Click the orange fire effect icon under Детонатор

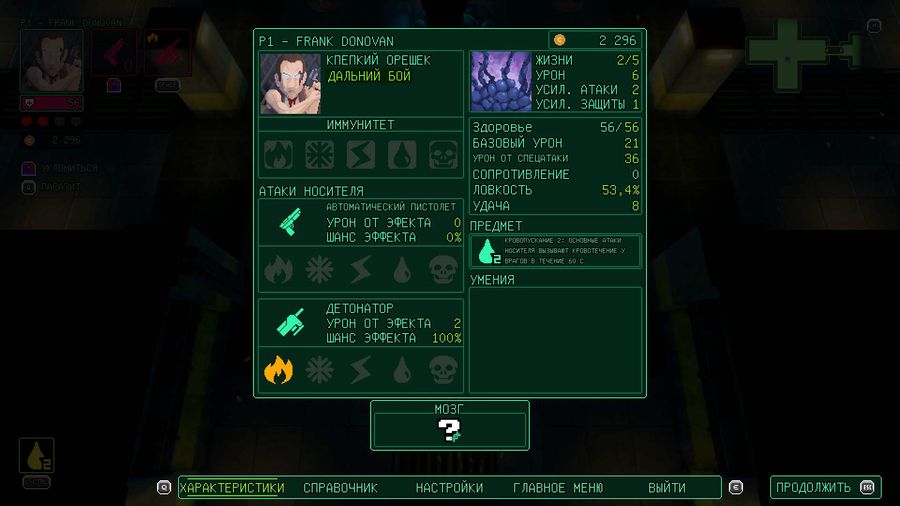click(278, 371)
